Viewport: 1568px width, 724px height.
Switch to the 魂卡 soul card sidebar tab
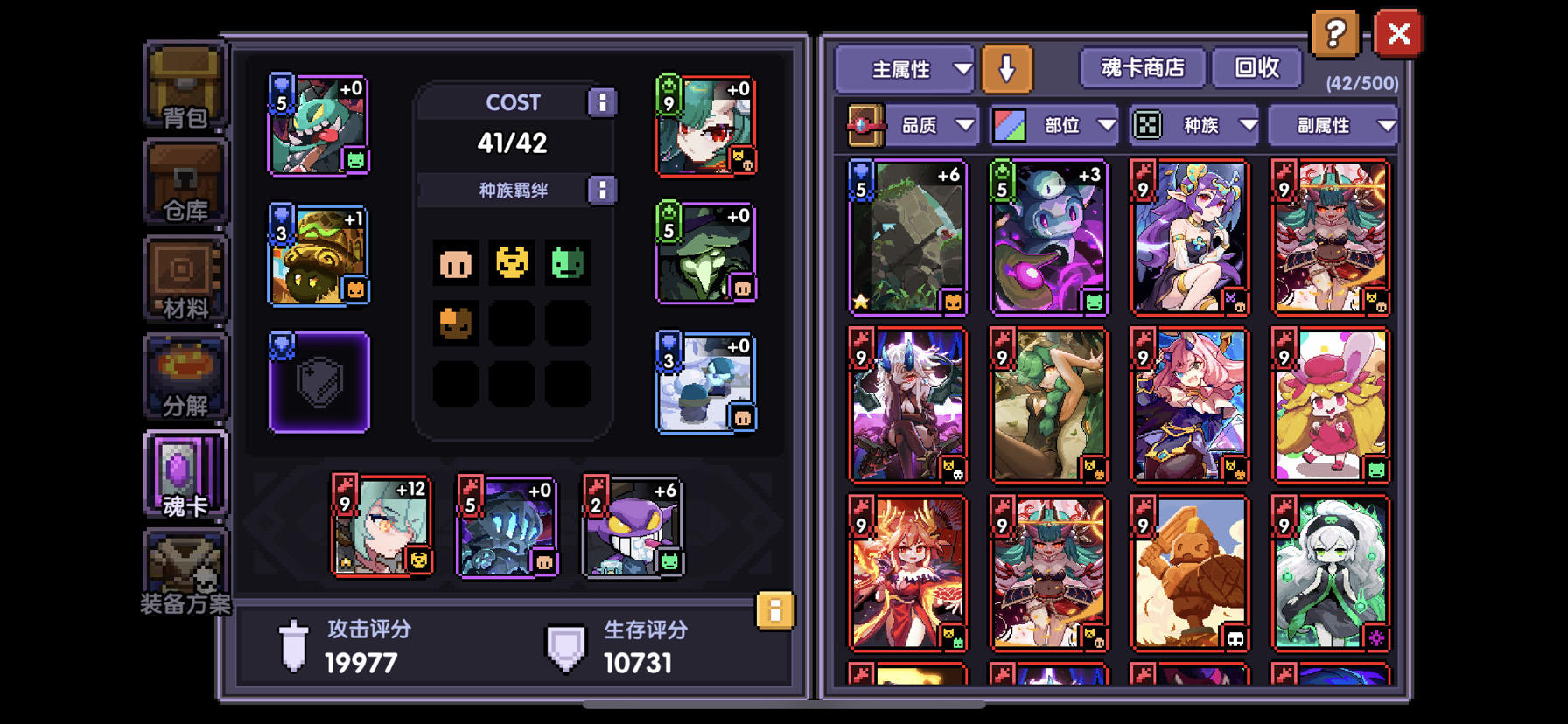(x=184, y=477)
